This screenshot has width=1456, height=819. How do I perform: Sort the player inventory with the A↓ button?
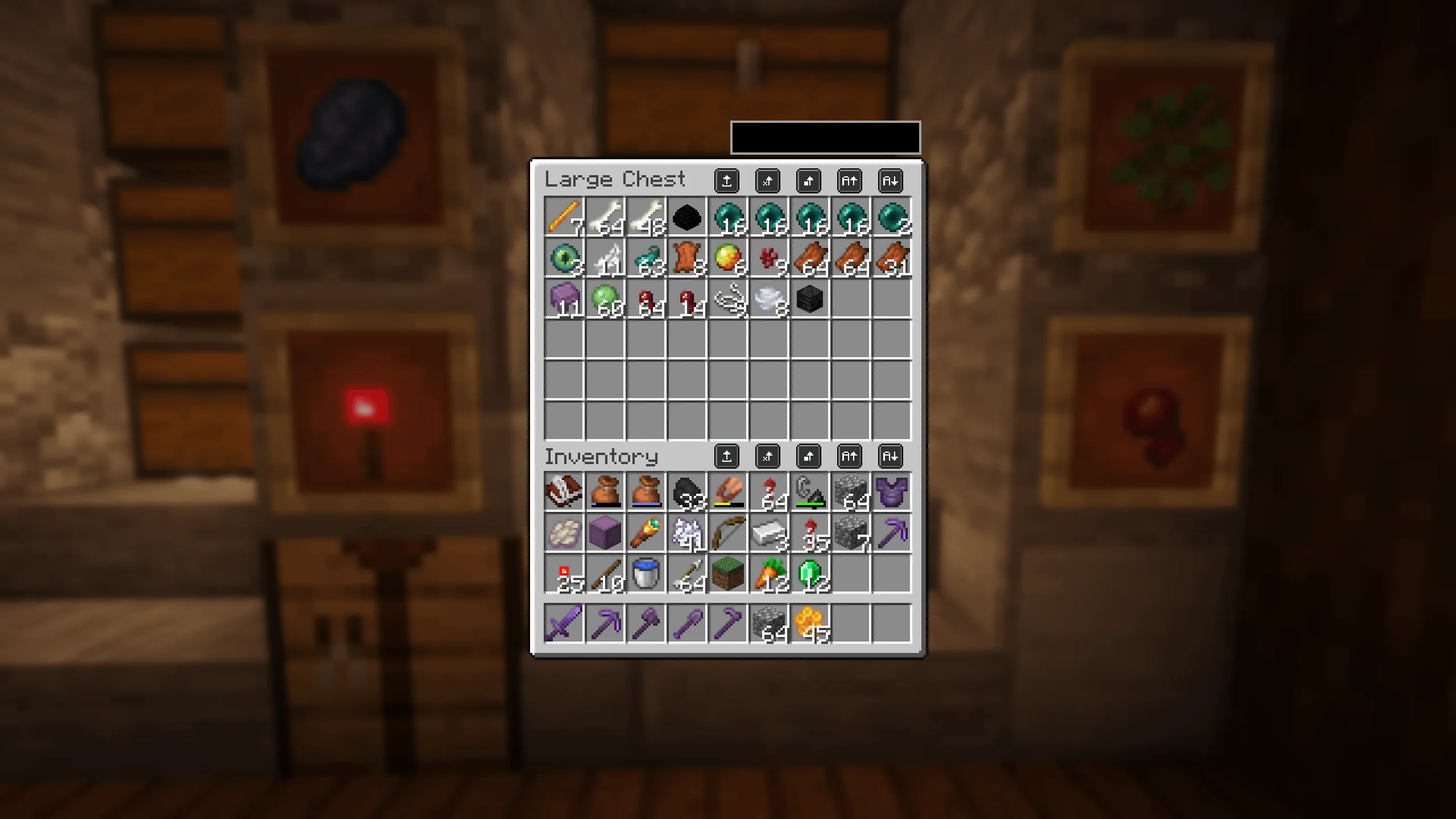(x=891, y=456)
